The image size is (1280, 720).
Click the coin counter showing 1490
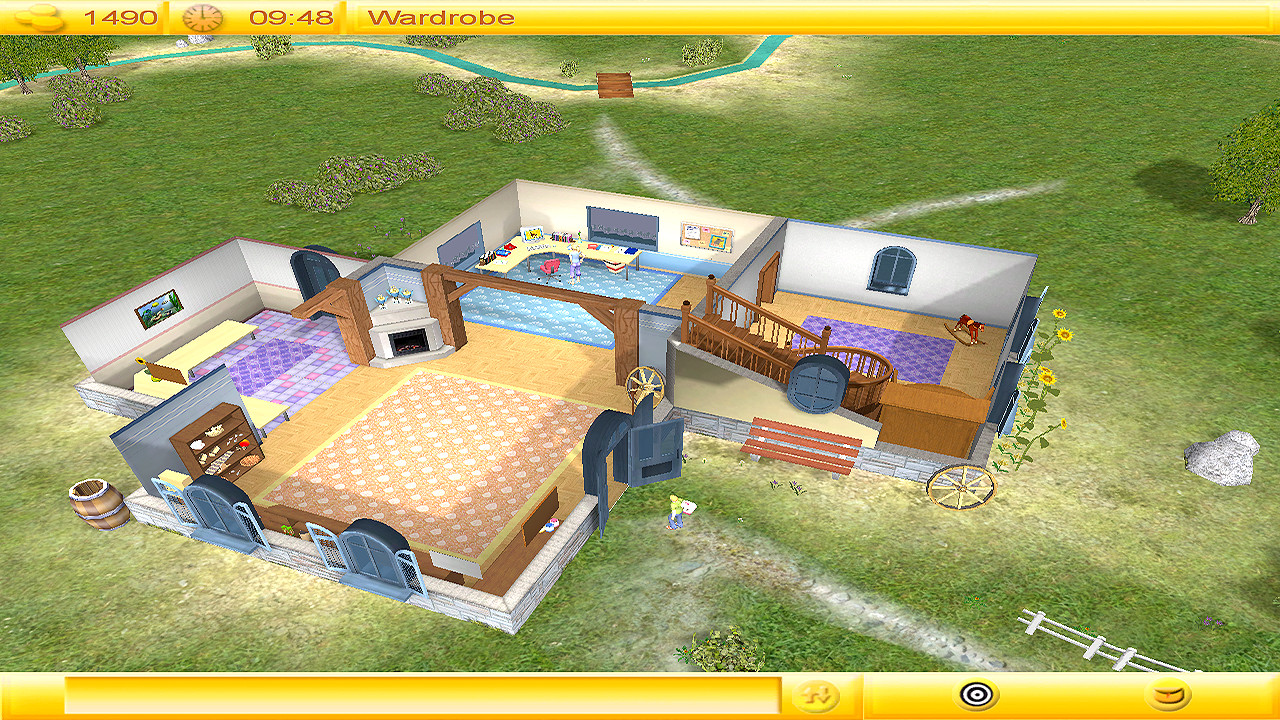123,15
